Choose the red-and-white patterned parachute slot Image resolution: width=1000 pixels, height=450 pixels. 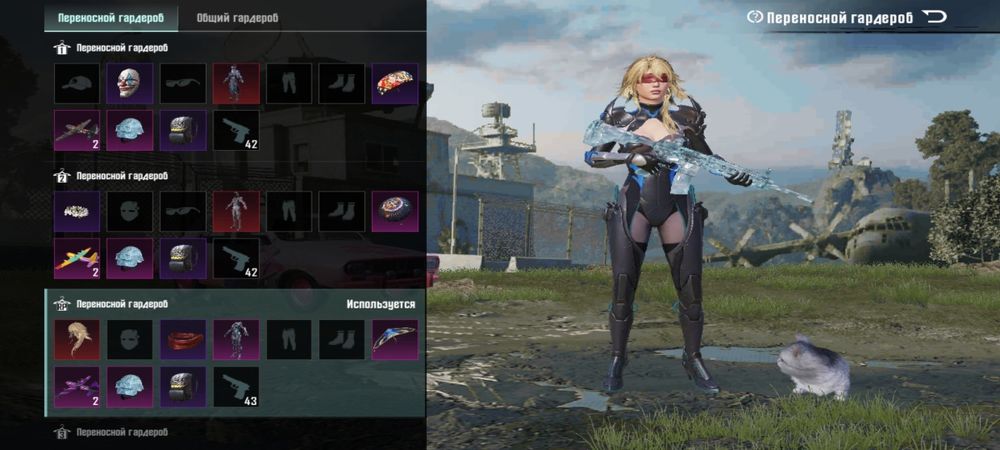[x=395, y=84]
